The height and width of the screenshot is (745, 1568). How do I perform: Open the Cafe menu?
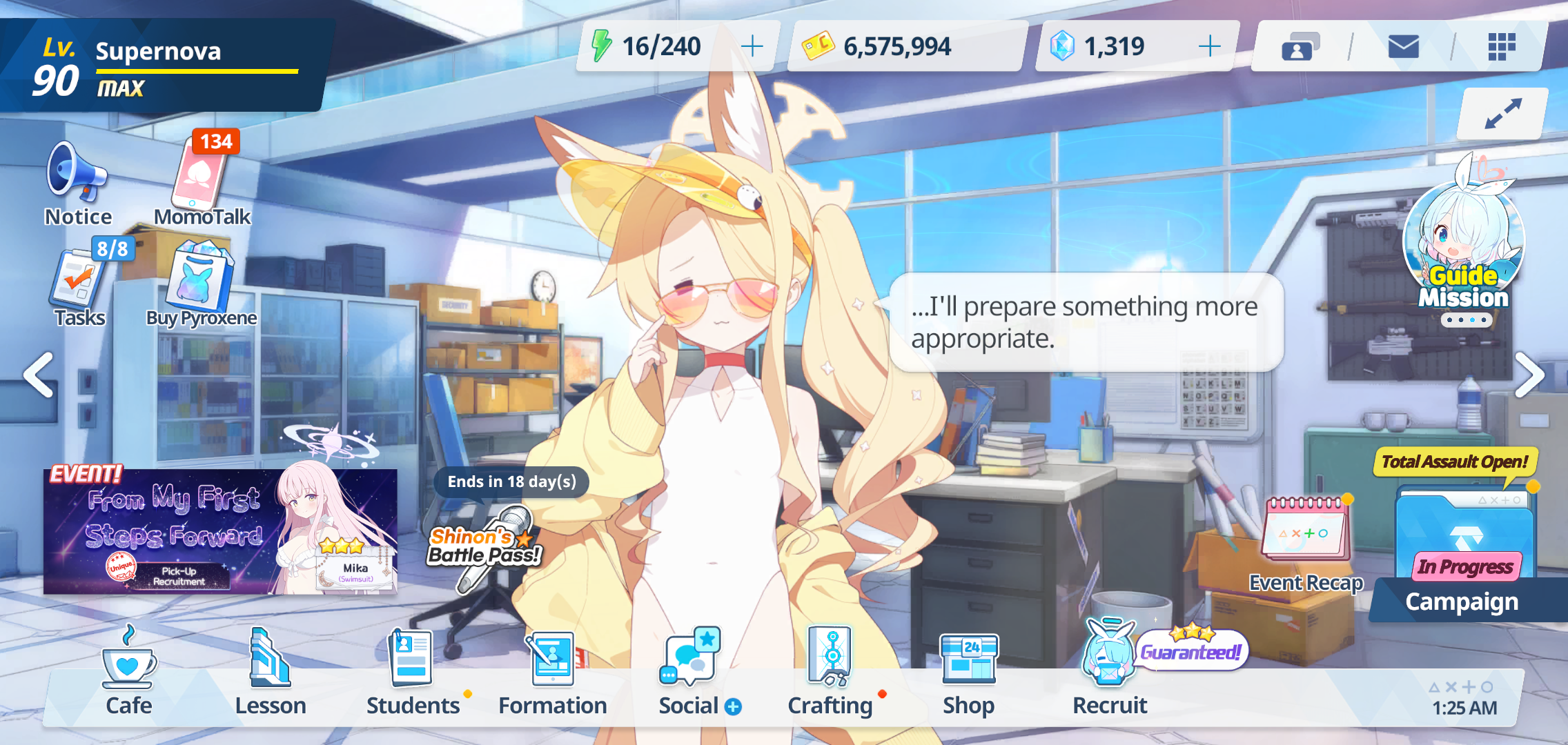[129, 673]
